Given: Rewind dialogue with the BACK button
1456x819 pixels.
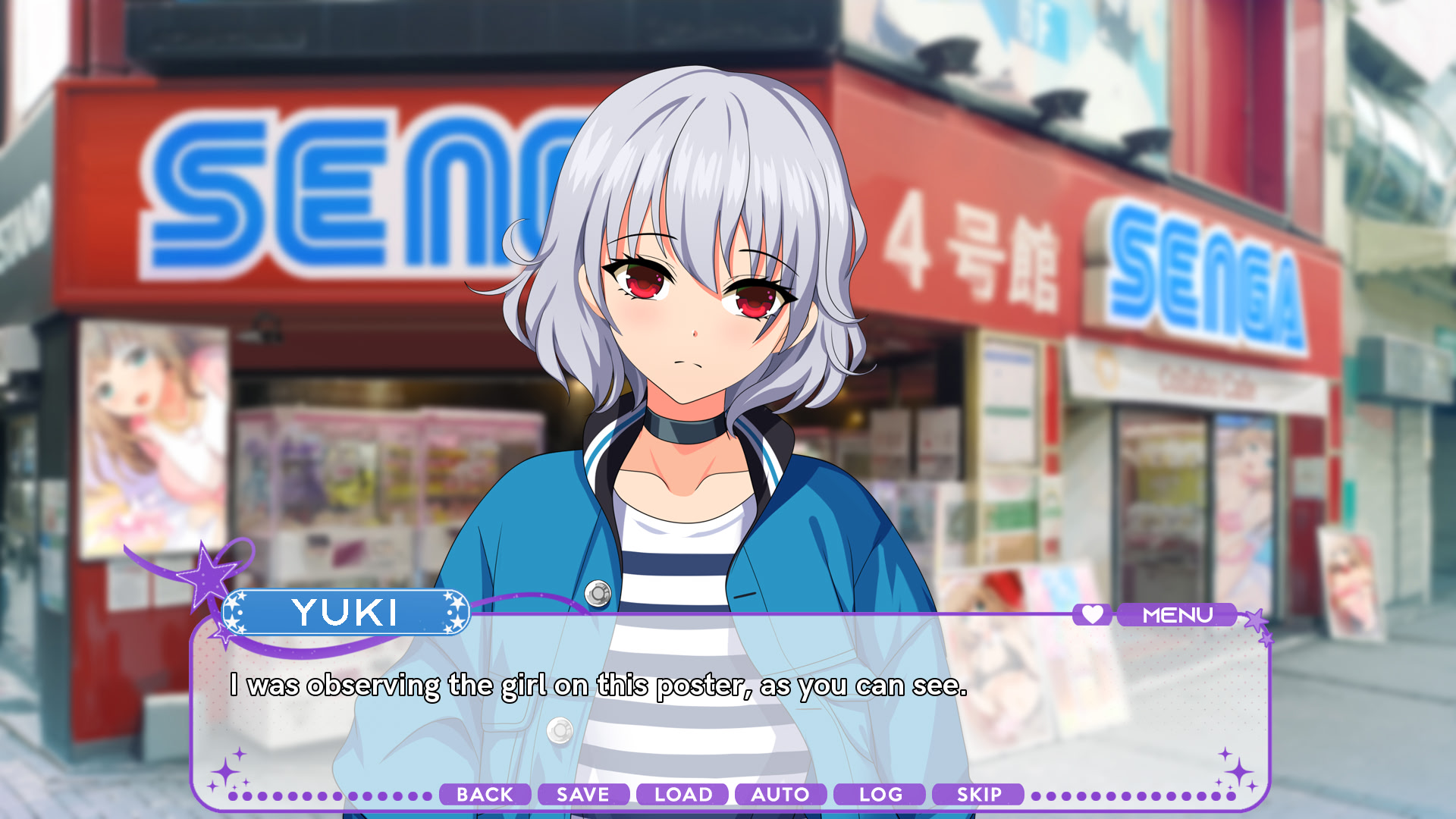Looking at the screenshot, I should click(x=485, y=795).
